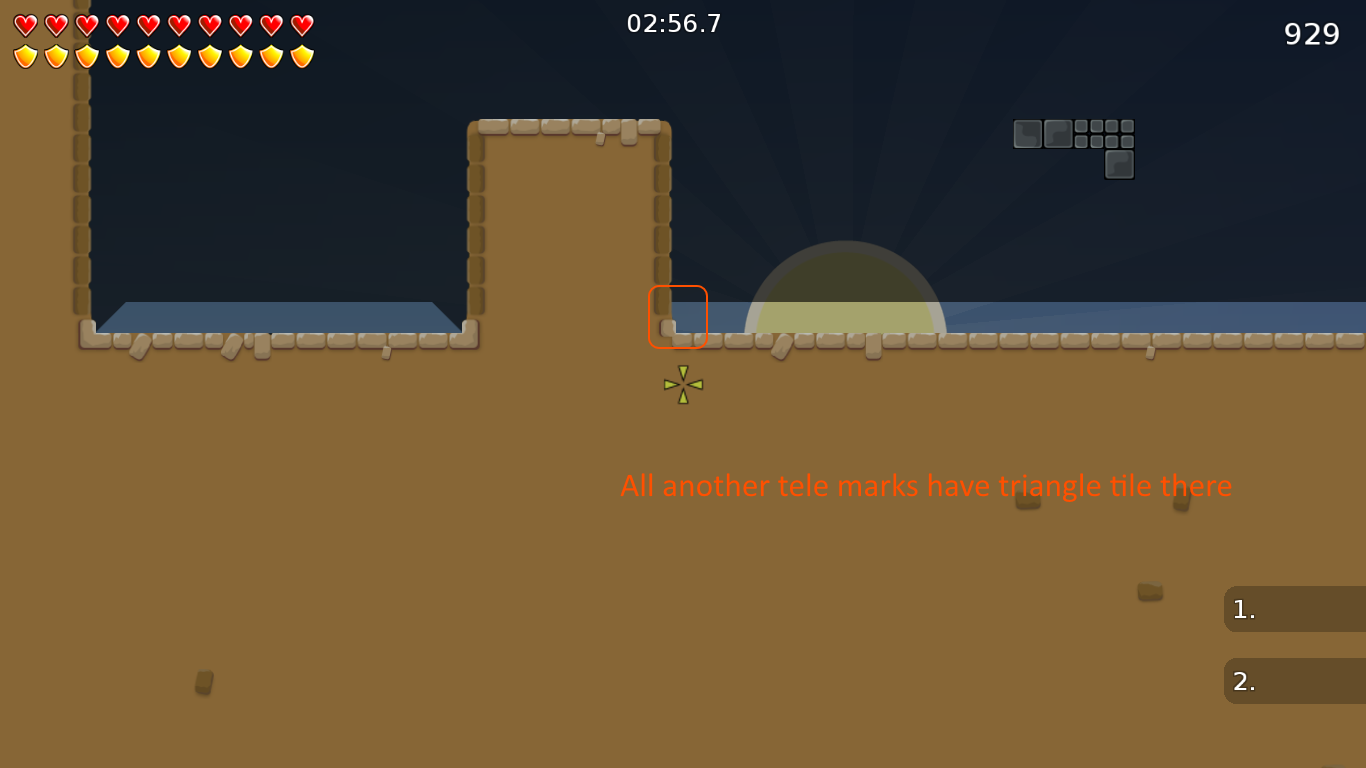1366x768 pixels.
Task: Toggle the fifth heart in the health bar
Action: click(147, 25)
